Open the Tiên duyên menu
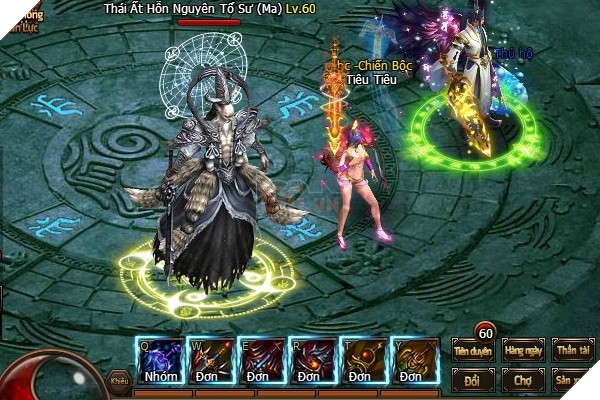This screenshot has height=400, width=600. (474, 349)
